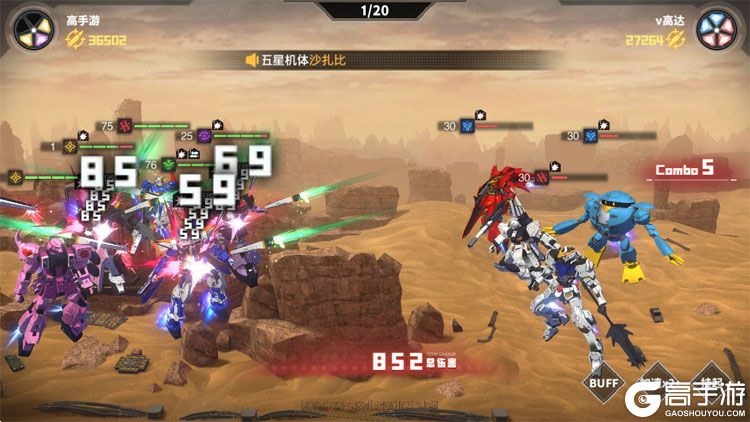
Task: Tap the 挂起 diamond button
Action: [712, 383]
